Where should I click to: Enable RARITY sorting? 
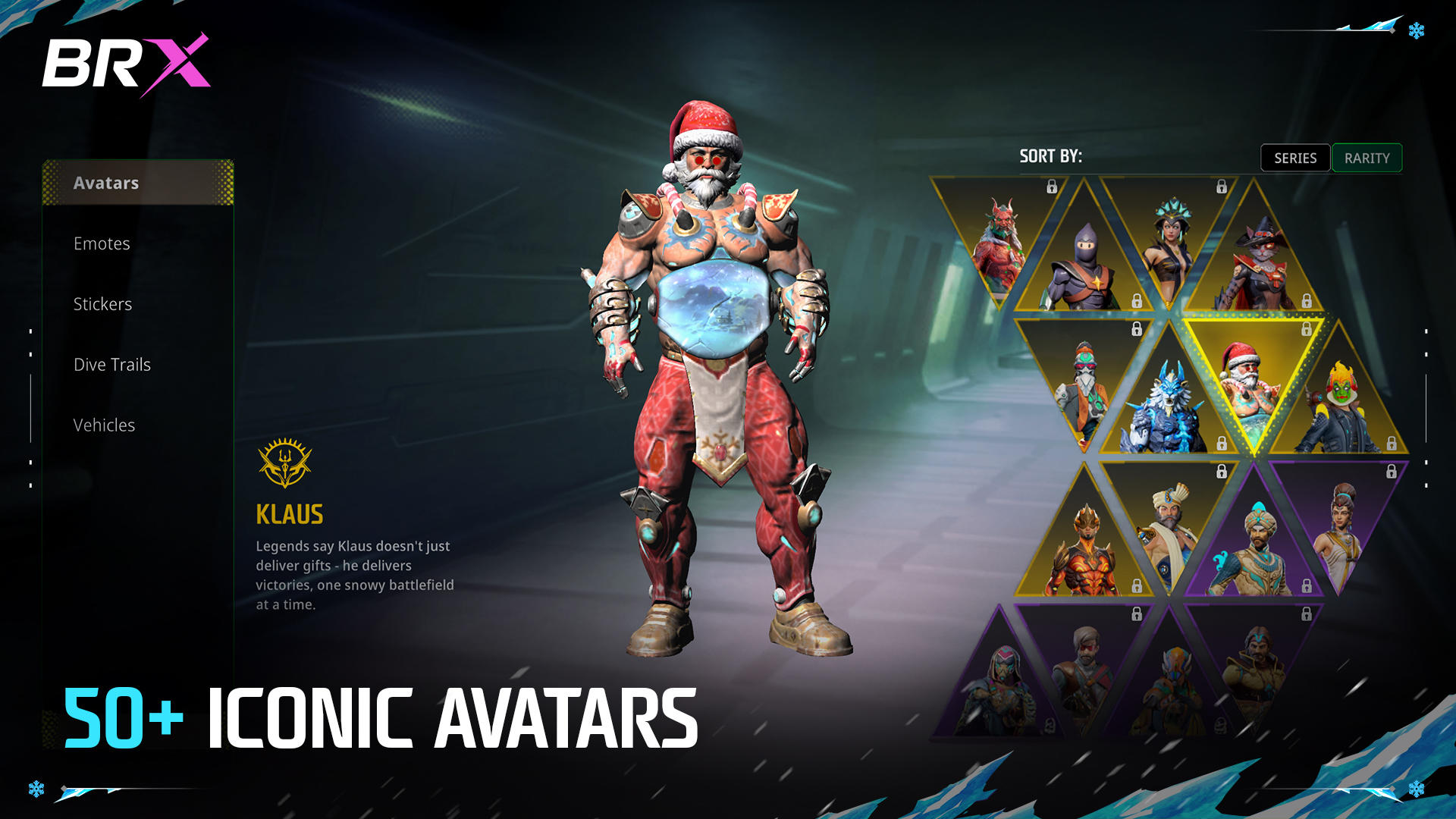[1367, 158]
